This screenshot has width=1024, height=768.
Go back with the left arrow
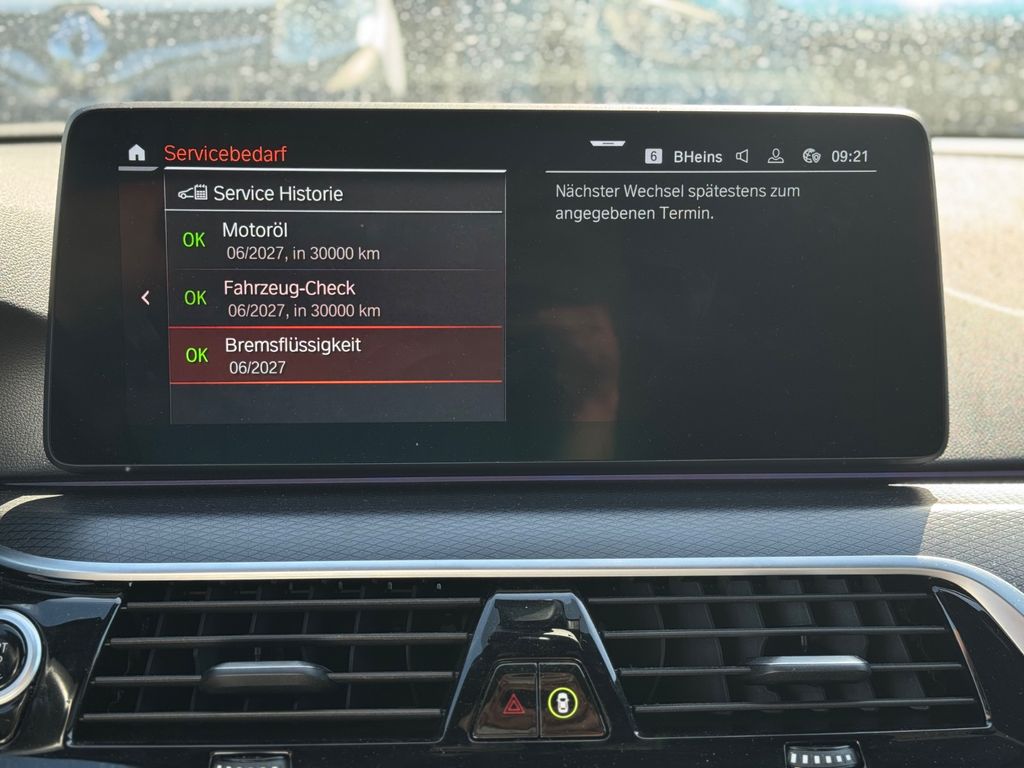point(146,297)
